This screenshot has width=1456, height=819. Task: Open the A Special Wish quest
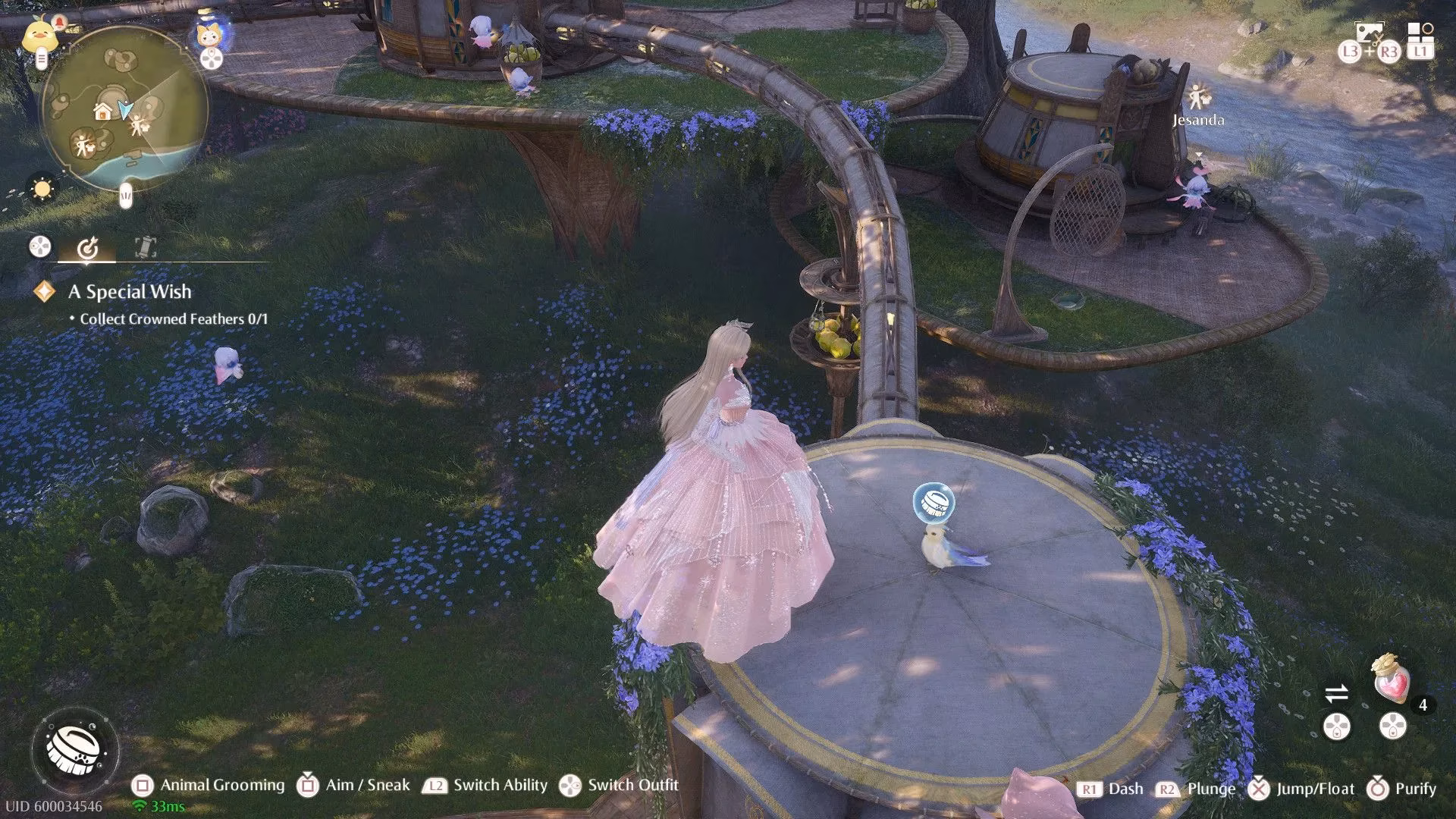point(130,292)
